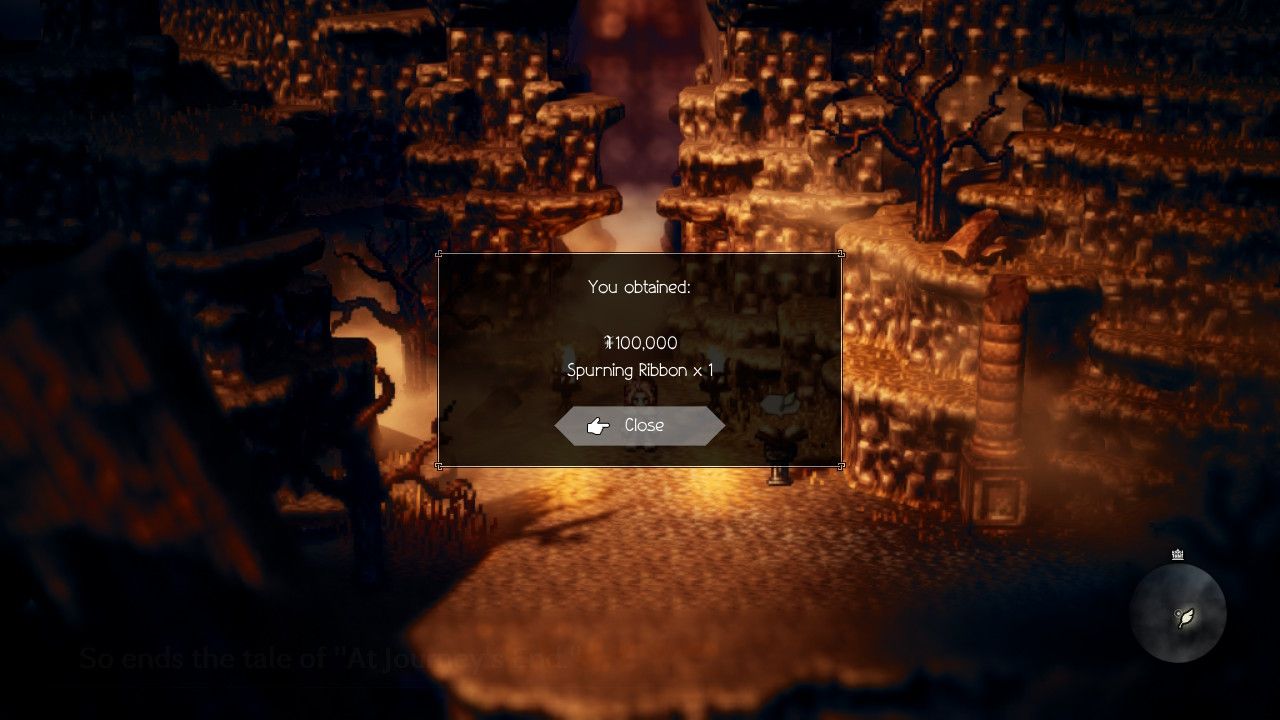Select the hand cursor icon on Close

tap(598, 425)
